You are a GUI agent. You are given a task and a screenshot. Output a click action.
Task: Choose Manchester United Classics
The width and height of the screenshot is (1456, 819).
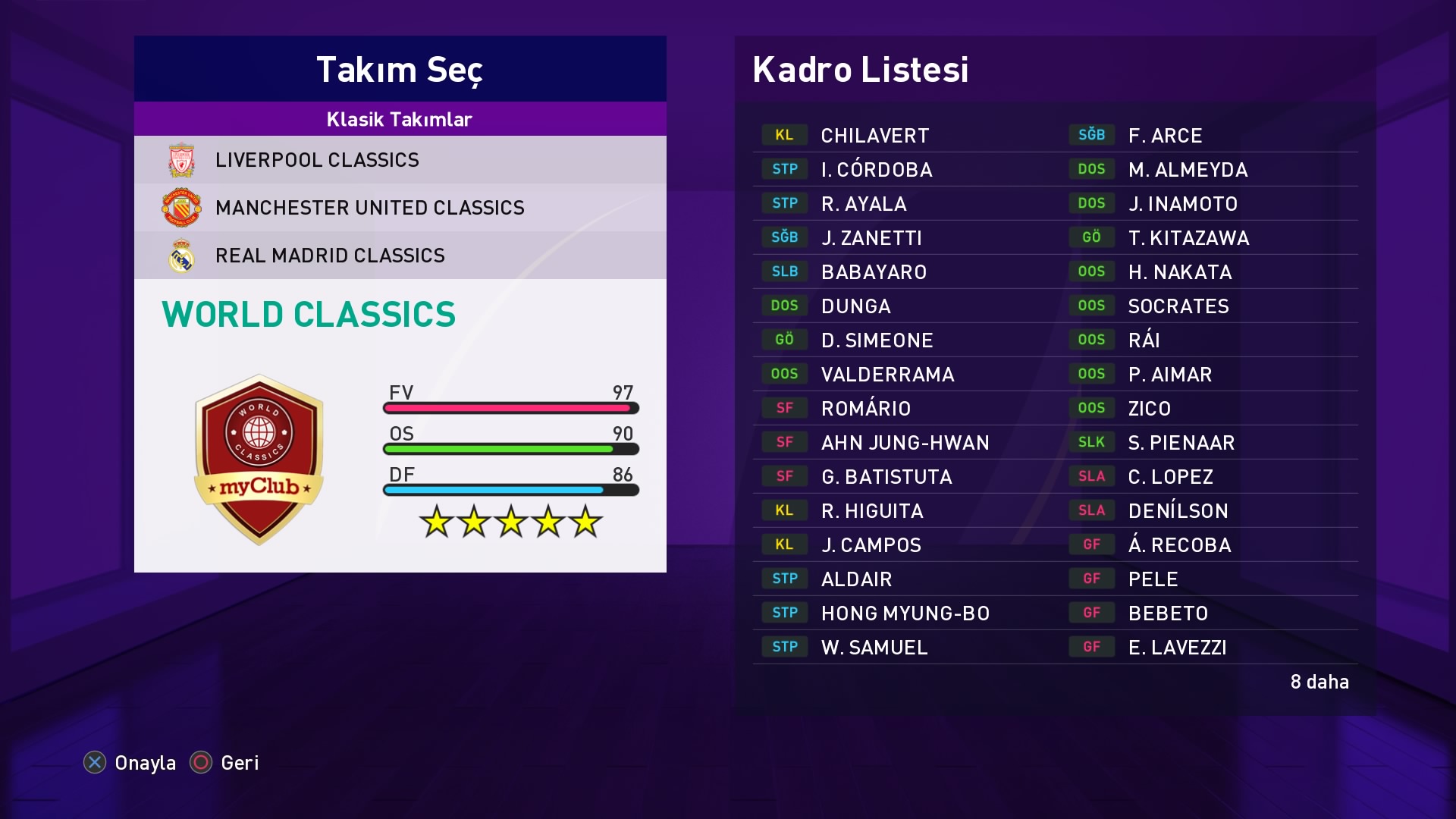coord(369,208)
